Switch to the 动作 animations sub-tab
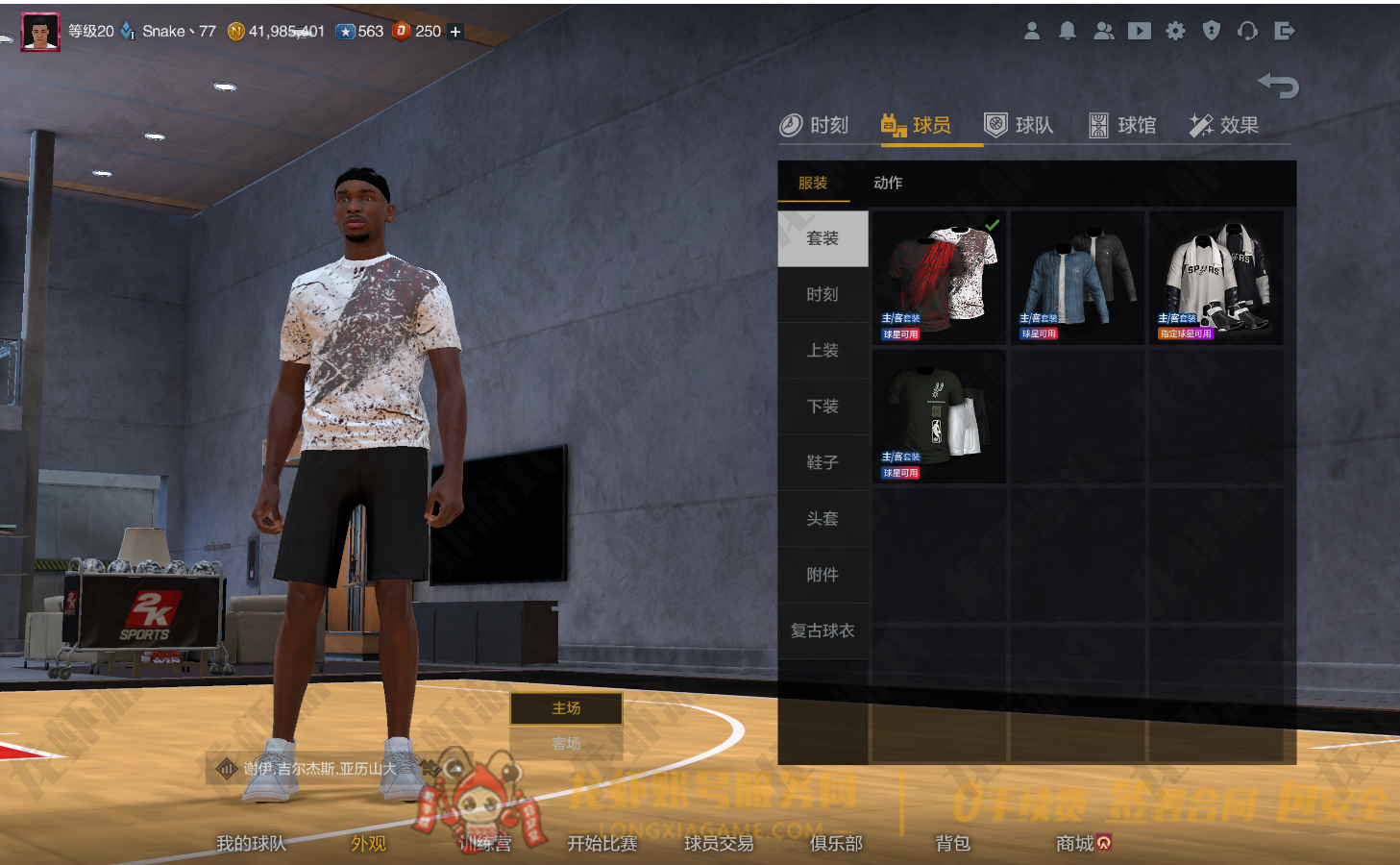 [x=888, y=183]
